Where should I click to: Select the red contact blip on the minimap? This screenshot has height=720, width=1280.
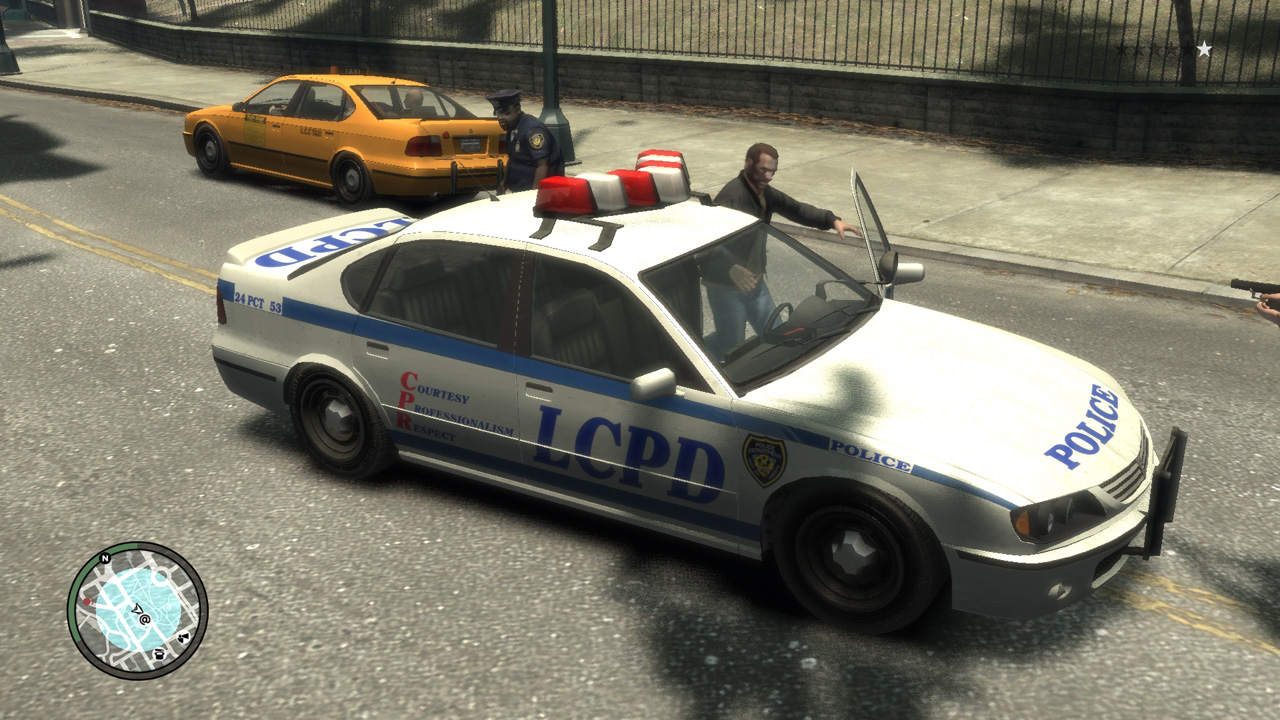[87, 601]
